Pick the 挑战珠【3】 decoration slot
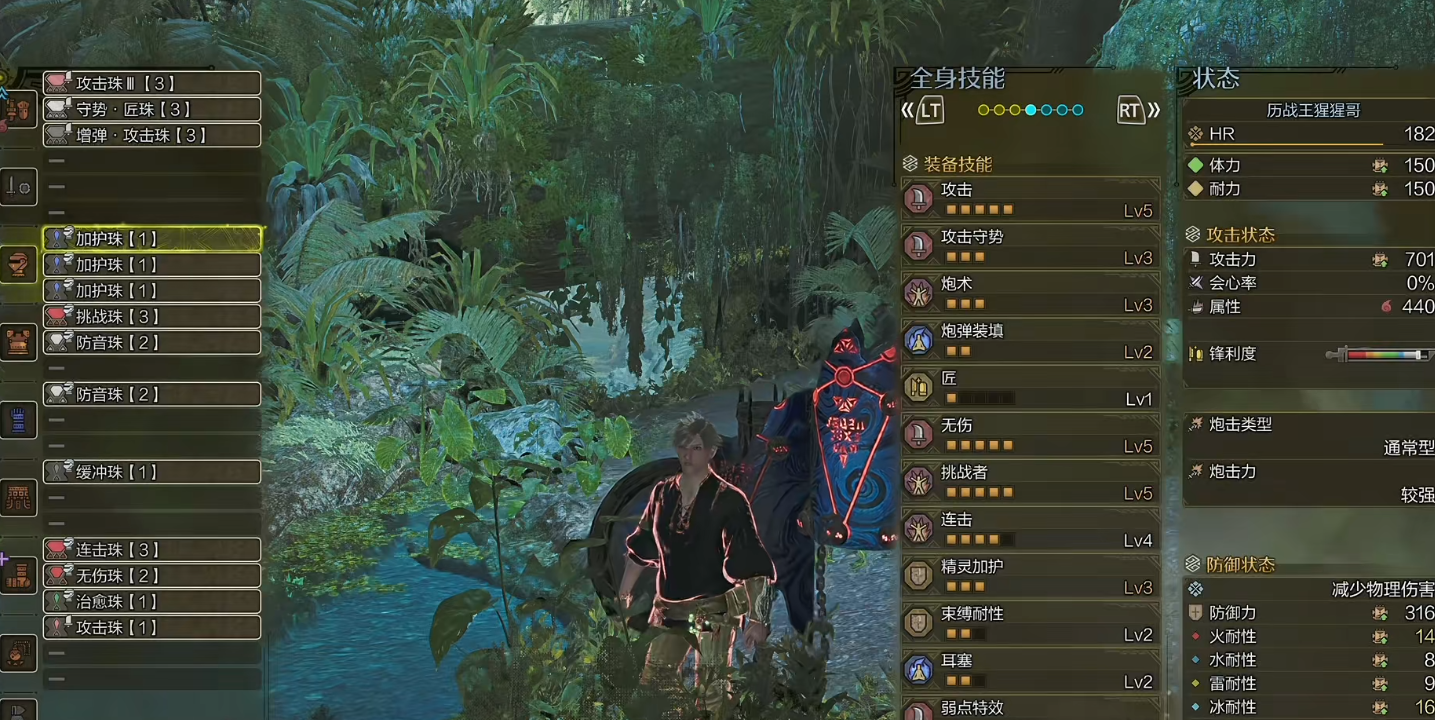1435x720 pixels. click(152, 316)
